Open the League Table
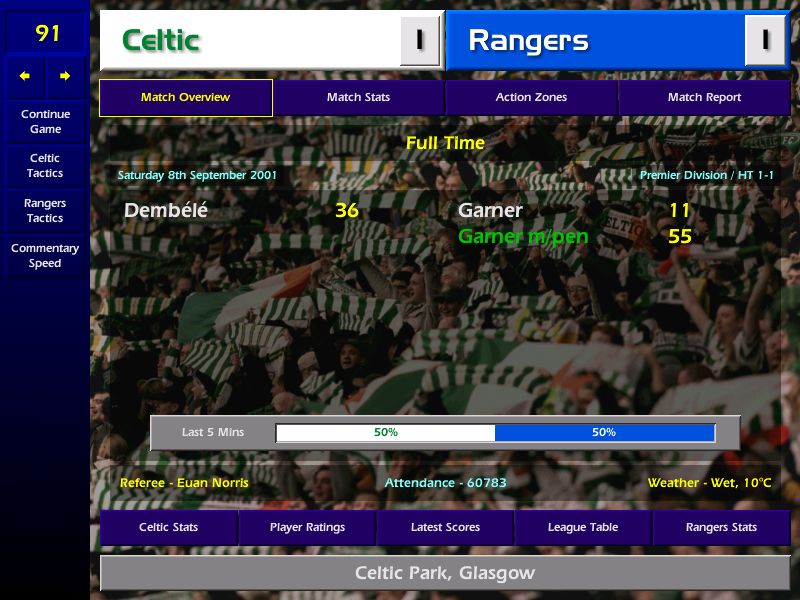This screenshot has height=600, width=800. coord(583,527)
